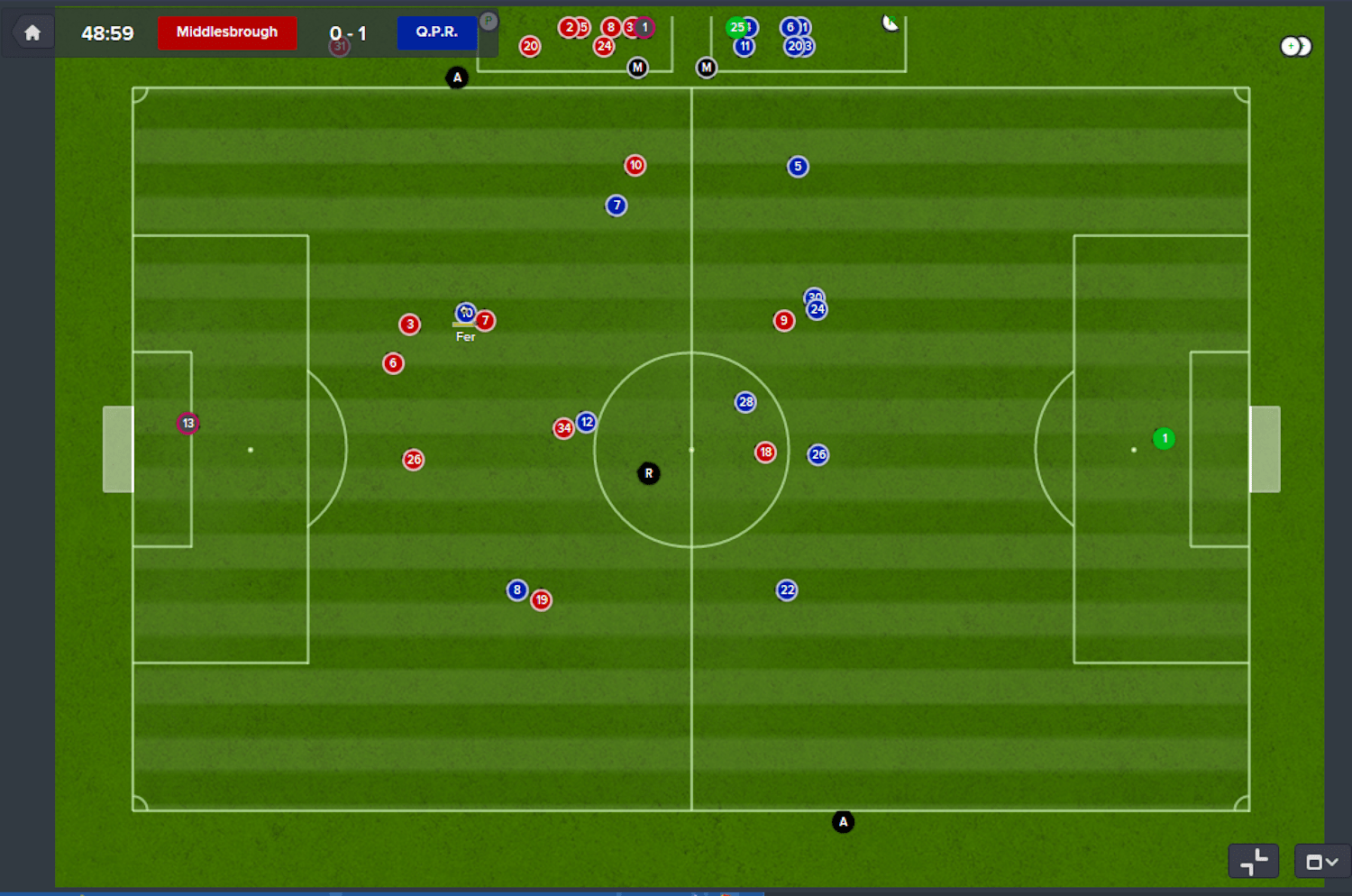Select player Fer, number 10 in blue
This screenshot has width=1352, height=896.
pos(466,313)
